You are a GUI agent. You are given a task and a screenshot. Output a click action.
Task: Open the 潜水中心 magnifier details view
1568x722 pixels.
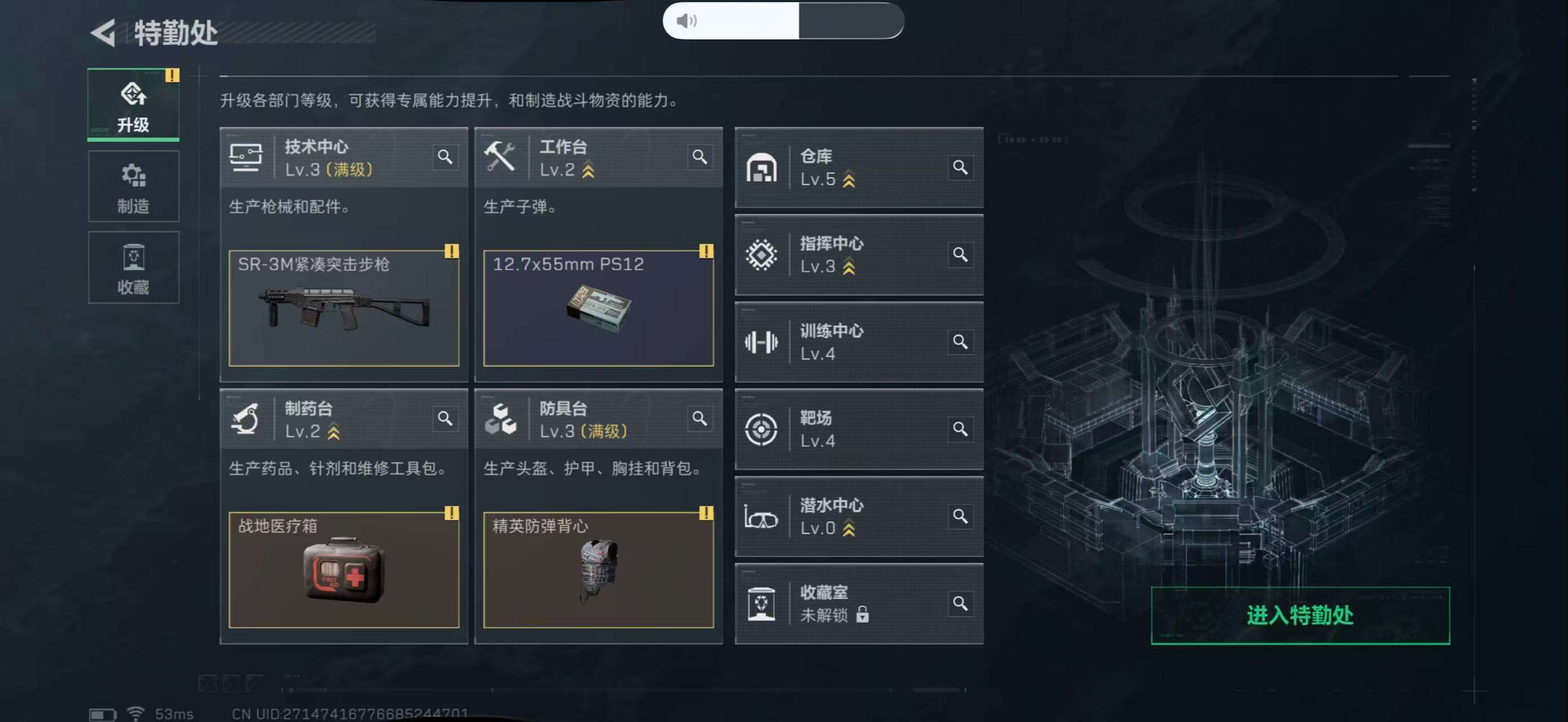point(961,516)
